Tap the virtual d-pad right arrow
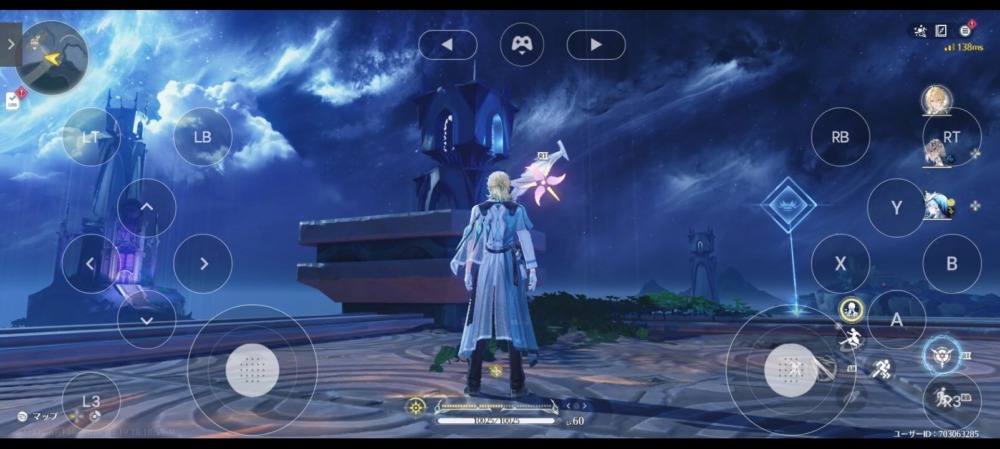Viewport: 1000px width, 449px height. click(x=203, y=264)
